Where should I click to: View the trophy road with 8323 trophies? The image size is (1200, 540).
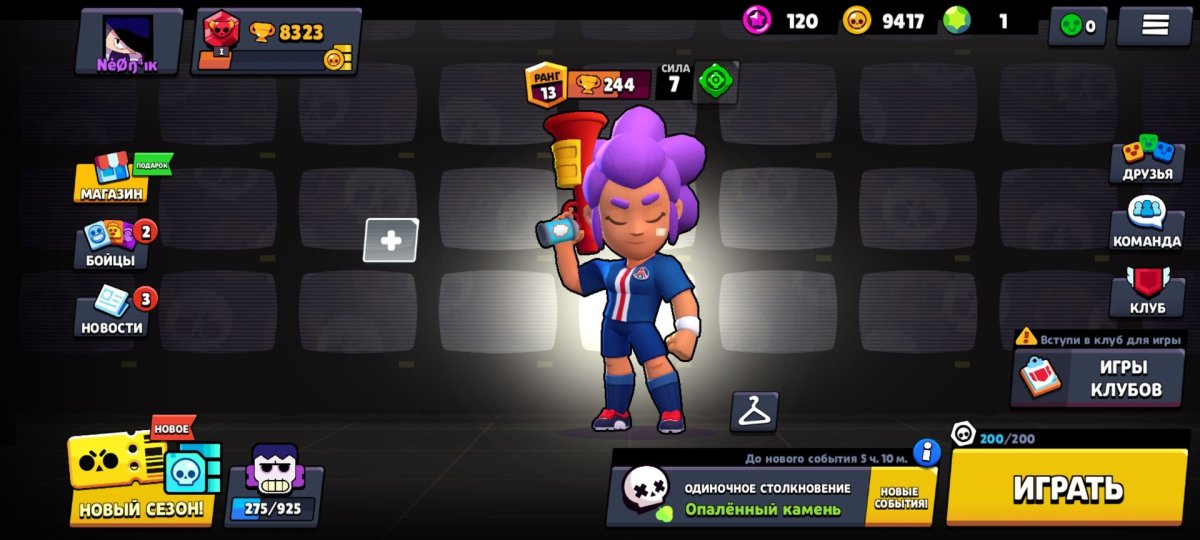tap(277, 42)
